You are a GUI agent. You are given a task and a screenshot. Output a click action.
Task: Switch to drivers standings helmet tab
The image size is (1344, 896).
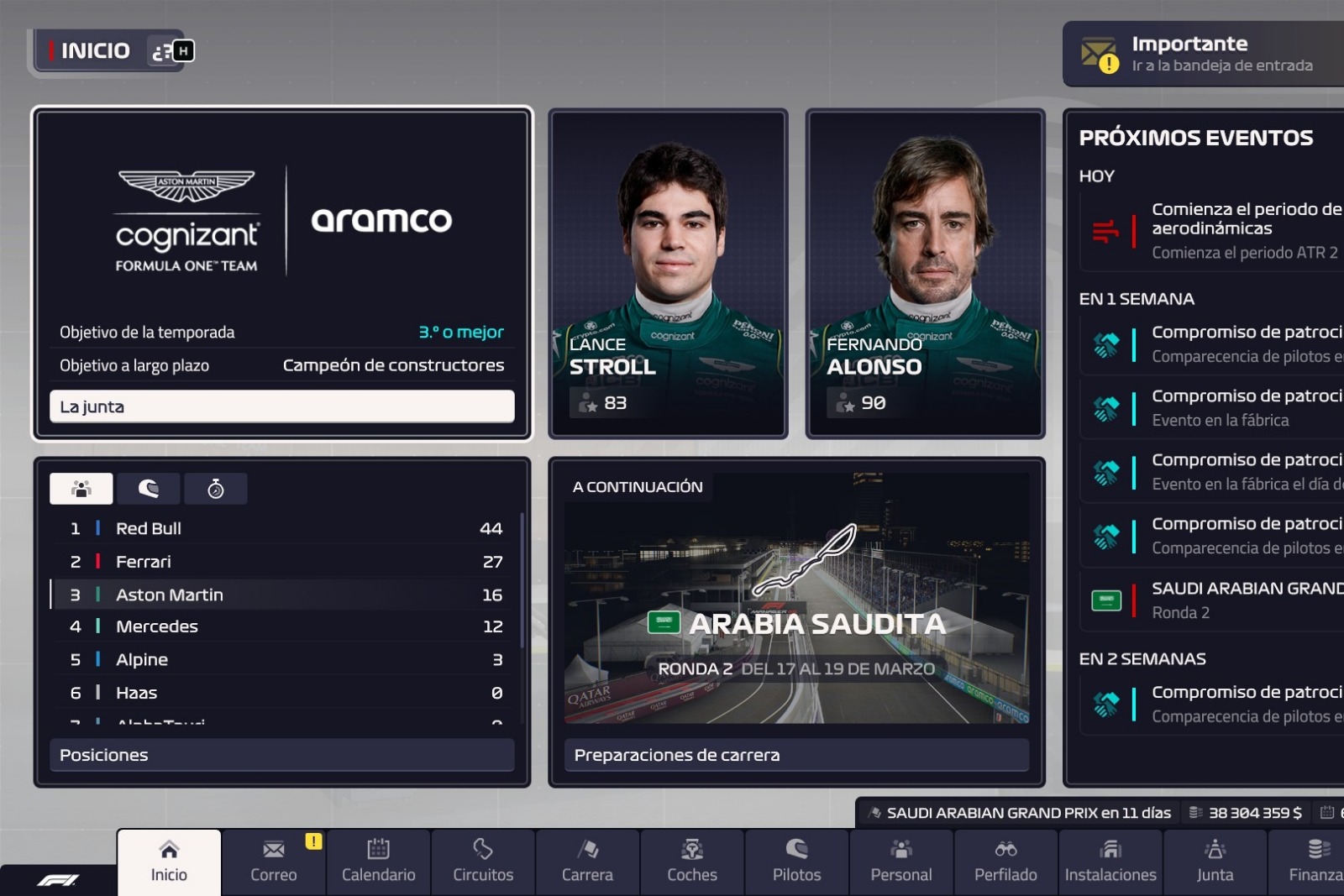click(149, 489)
